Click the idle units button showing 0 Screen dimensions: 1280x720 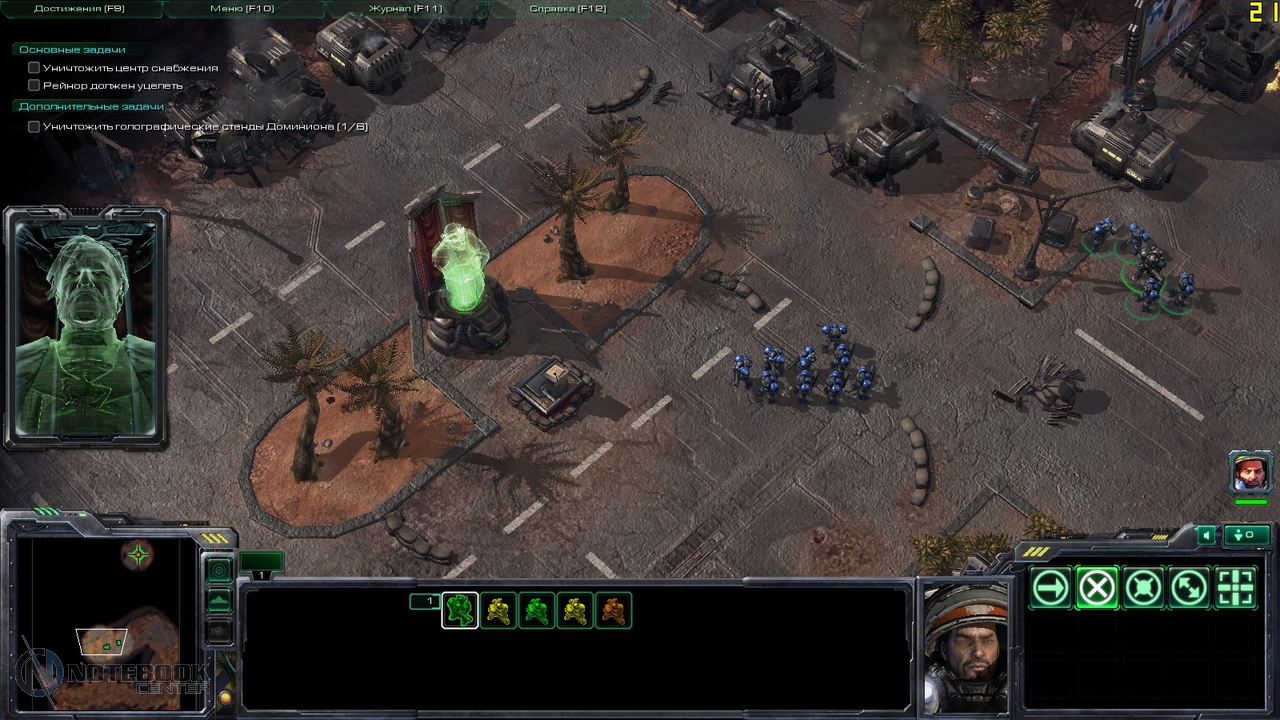tap(1249, 535)
